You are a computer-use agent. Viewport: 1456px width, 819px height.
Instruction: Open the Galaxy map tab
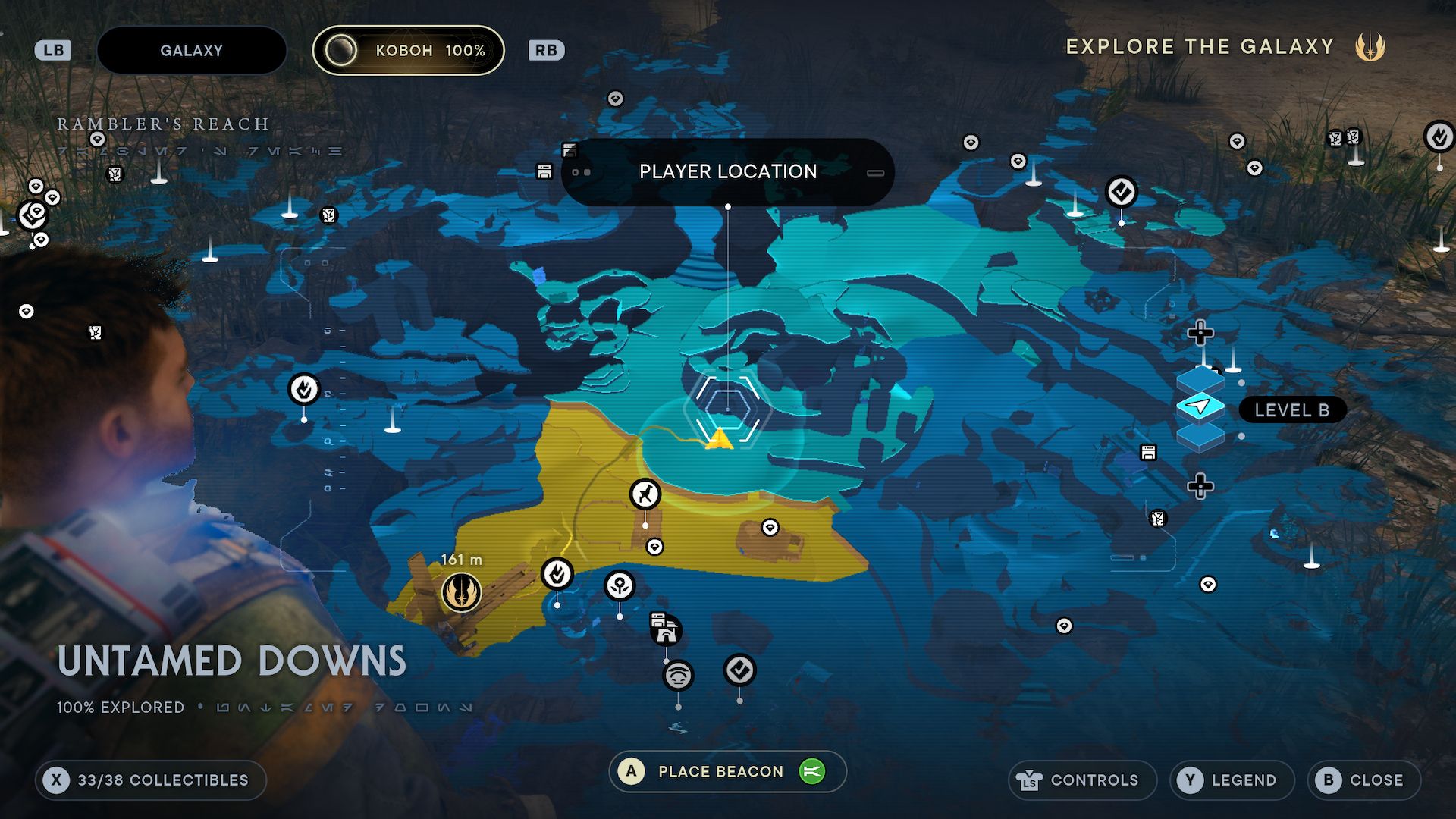191,51
